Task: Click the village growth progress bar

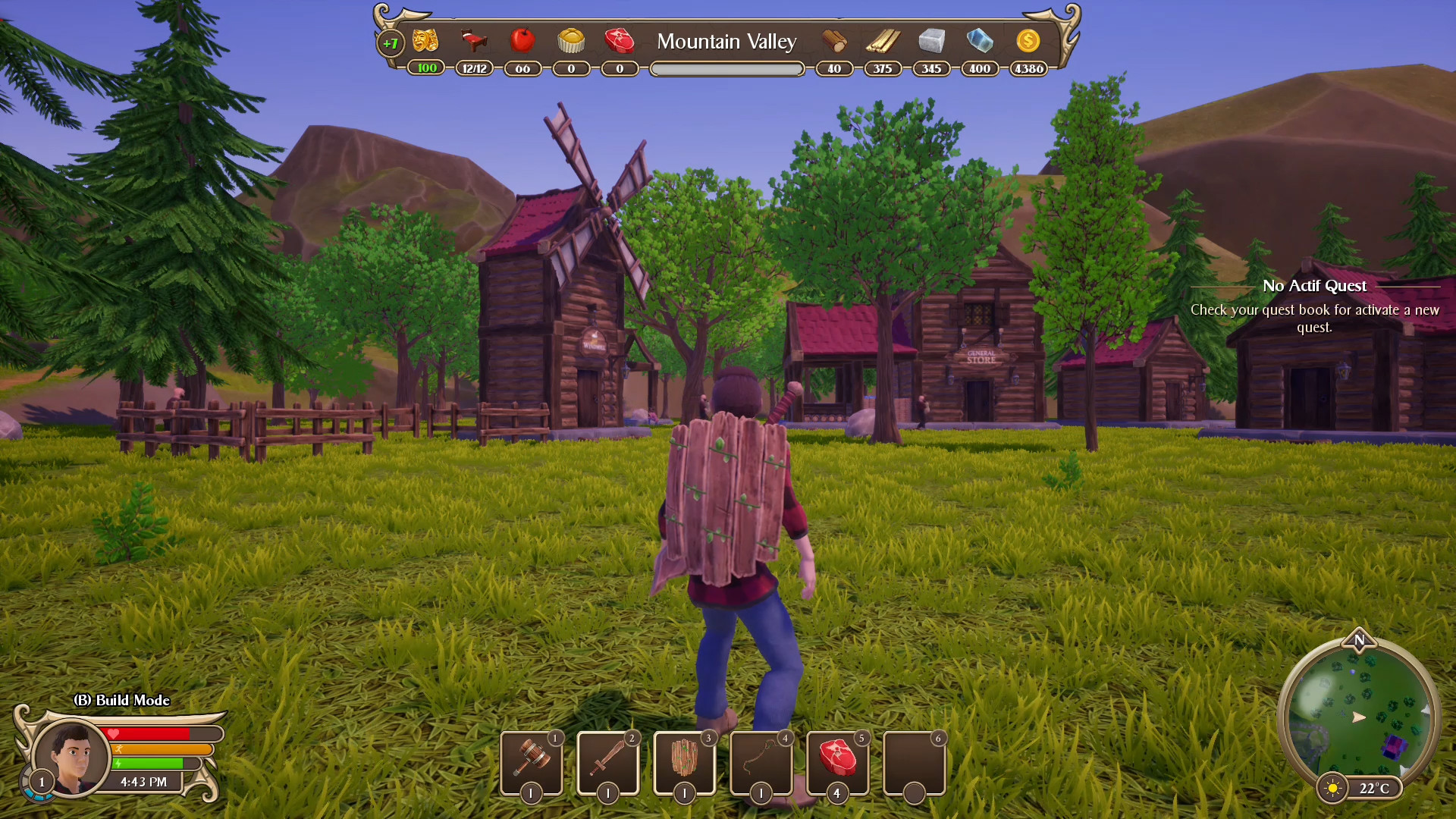Action: pos(726,68)
